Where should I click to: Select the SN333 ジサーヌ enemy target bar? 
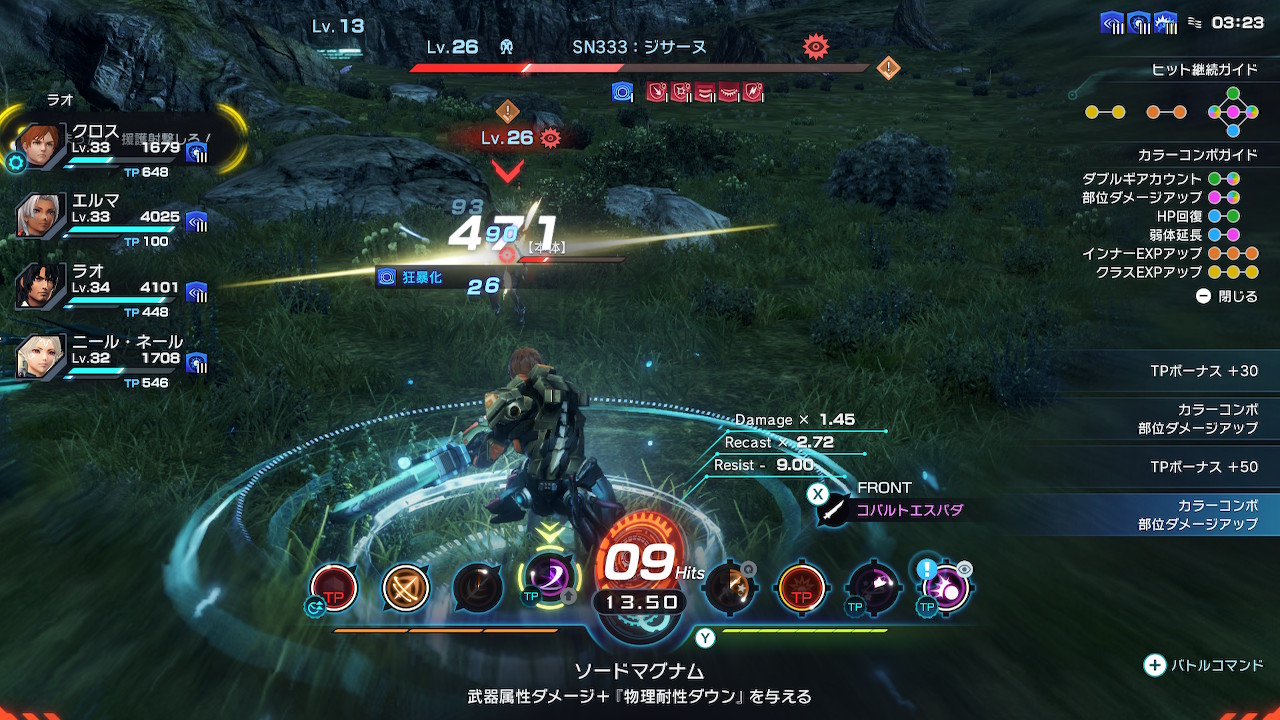[640, 68]
